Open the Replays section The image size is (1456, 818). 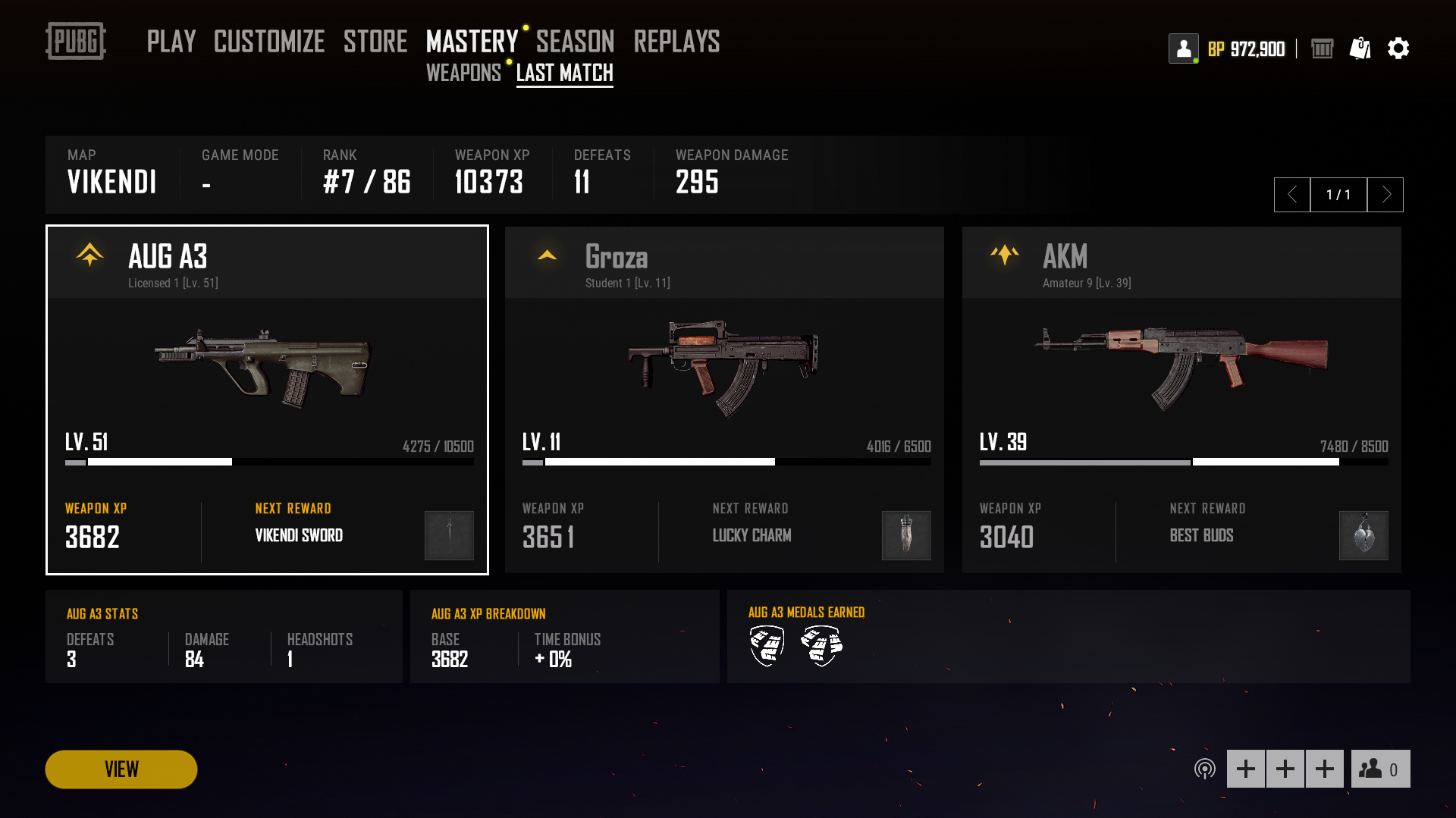click(x=676, y=42)
